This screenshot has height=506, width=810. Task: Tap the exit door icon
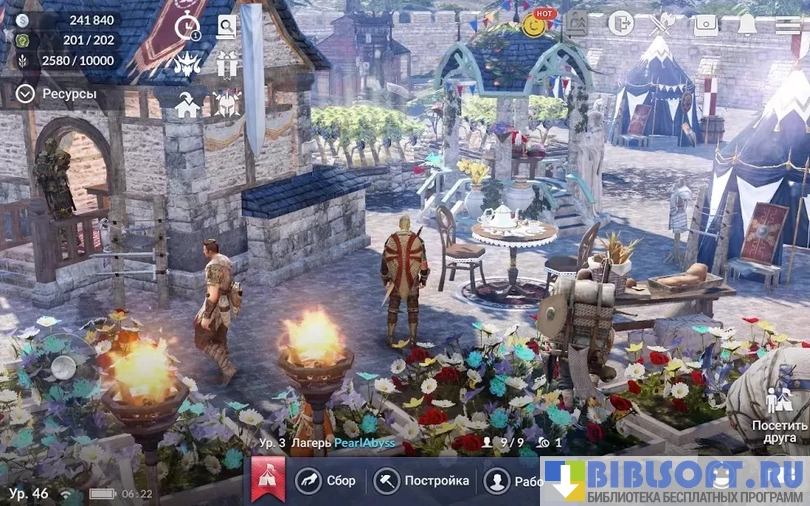(x=620, y=23)
